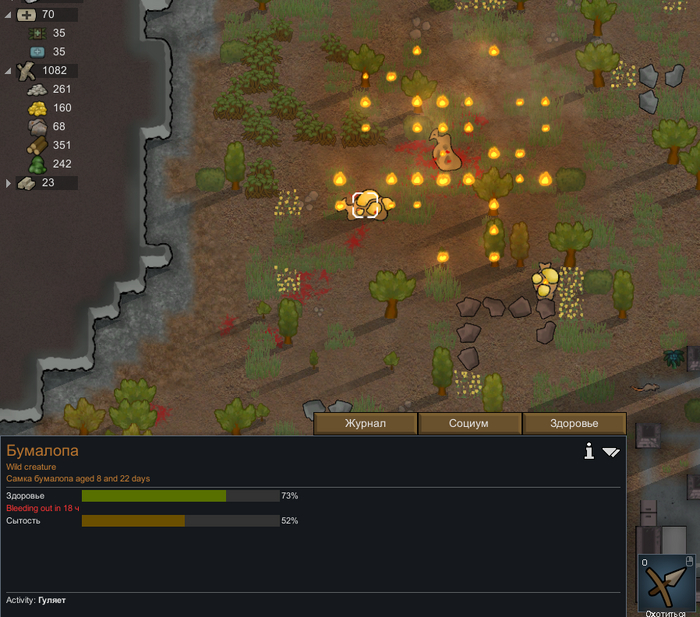Image resolution: width=700 pixels, height=617 pixels.
Task: Open the Журнал tab
Action: coord(365,424)
